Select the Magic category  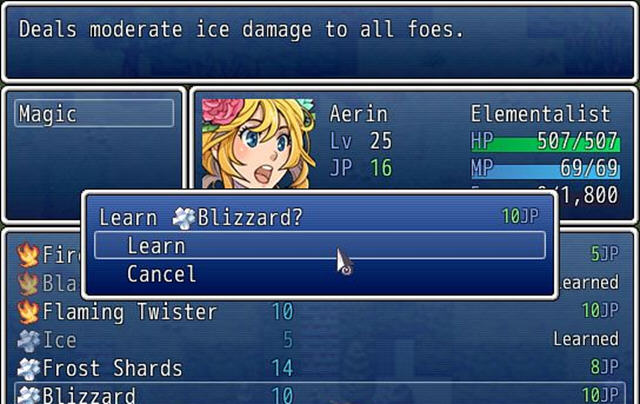pyautogui.click(x=94, y=113)
